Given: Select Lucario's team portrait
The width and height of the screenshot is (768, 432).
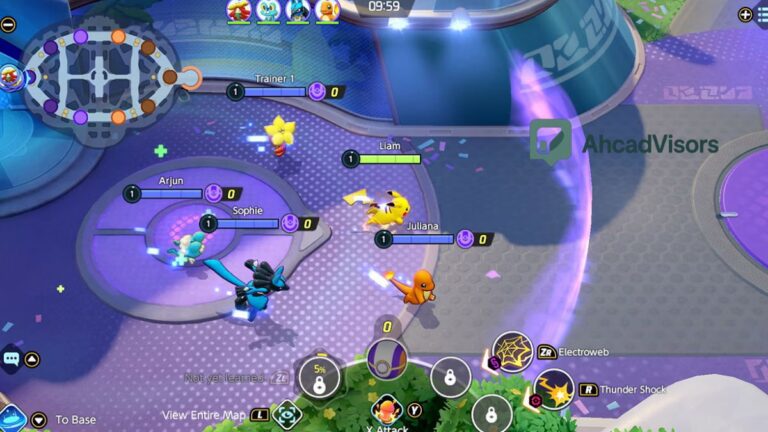Looking at the screenshot, I should click(x=297, y=11).
